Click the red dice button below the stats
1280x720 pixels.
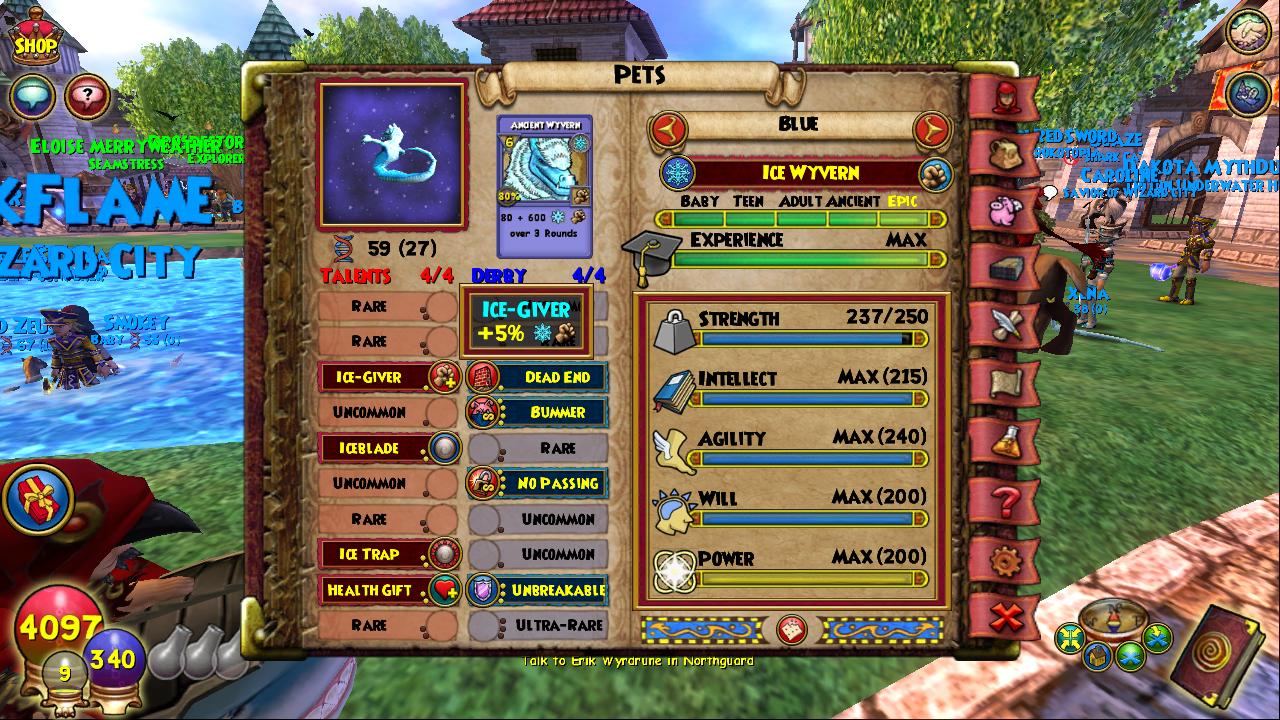[x=791, y=629]
